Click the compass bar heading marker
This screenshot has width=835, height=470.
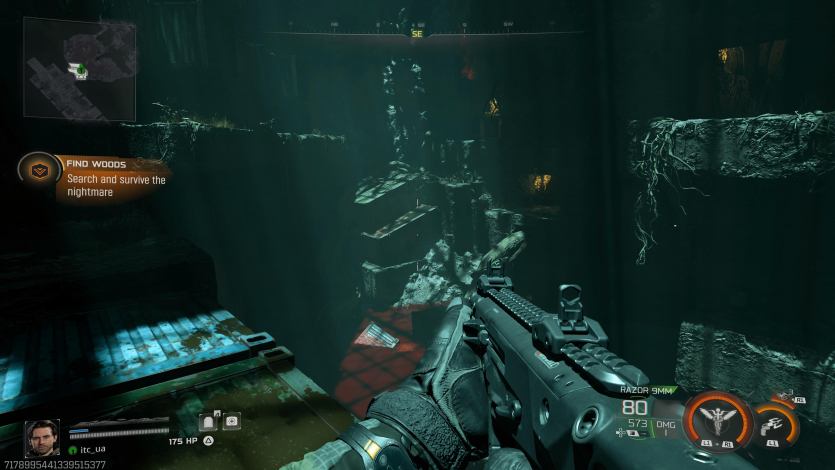click(x=418, y=34)
